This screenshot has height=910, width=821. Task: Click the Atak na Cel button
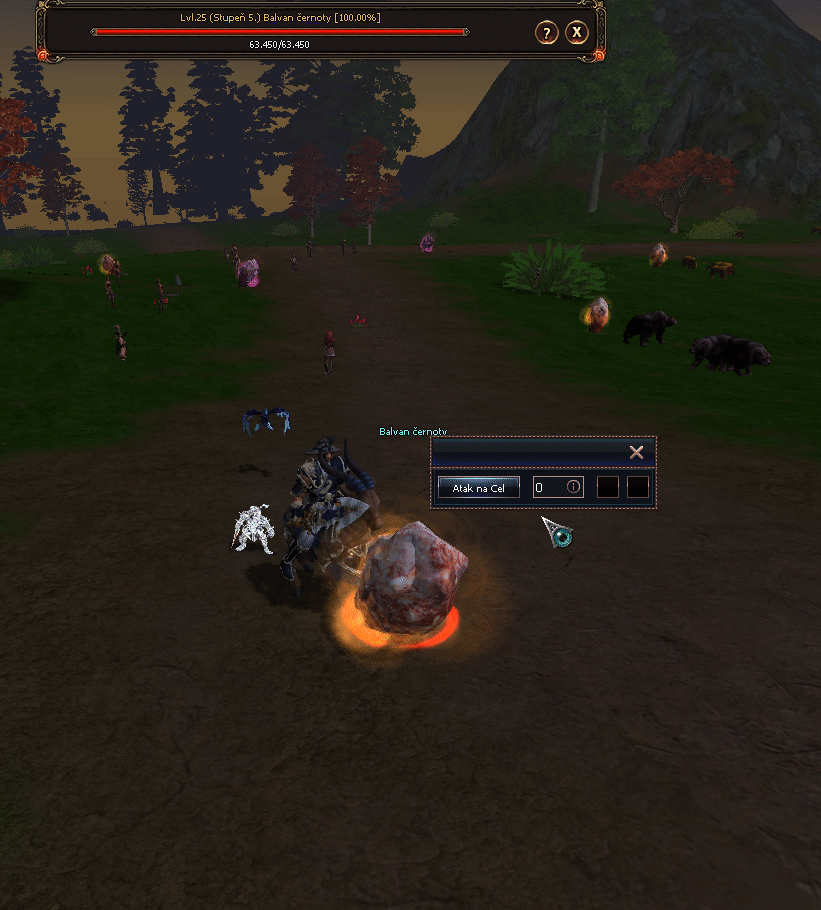pyautogui.click(x=478, y=487)
